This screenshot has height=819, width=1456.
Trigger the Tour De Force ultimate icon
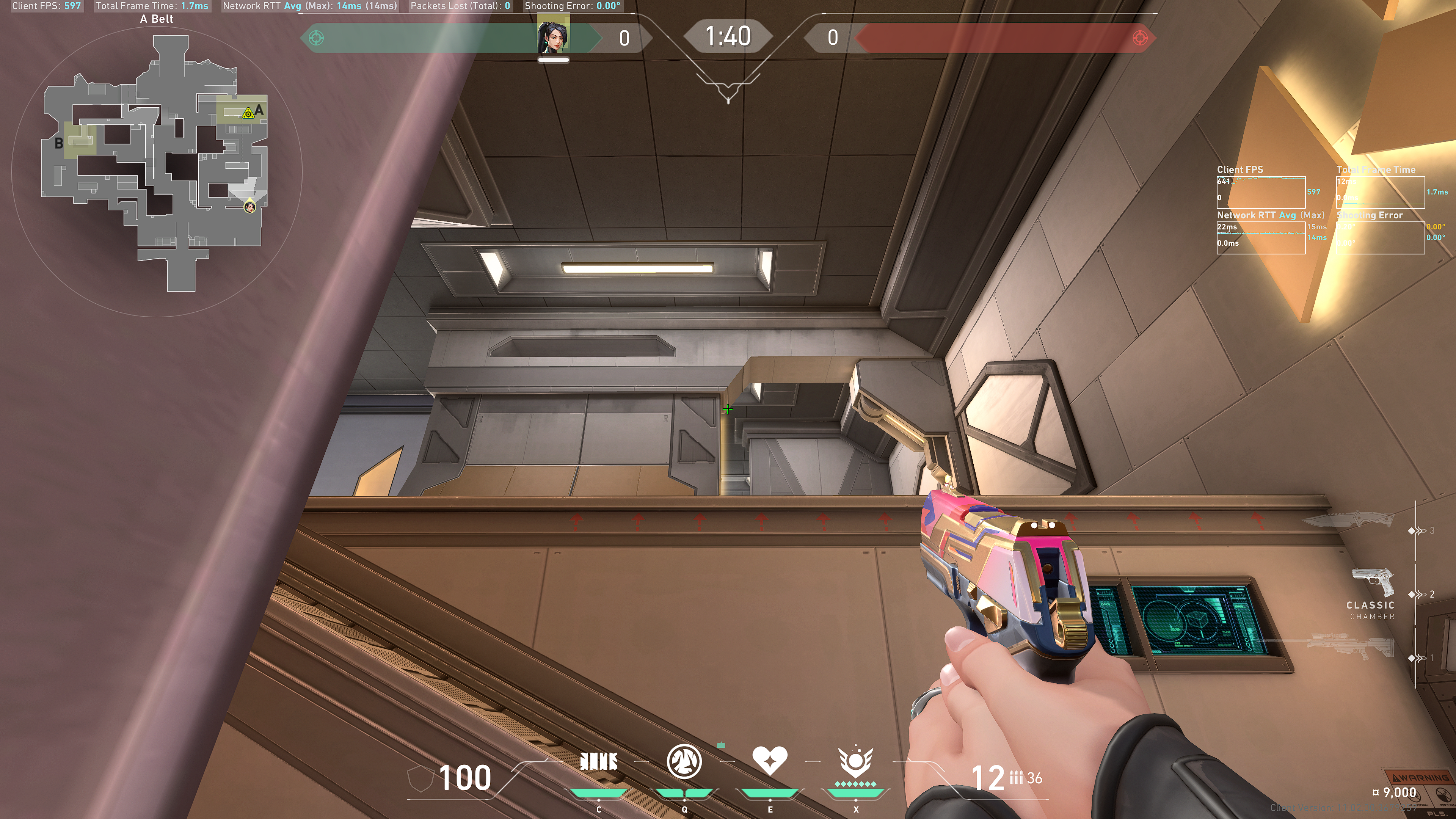pyautogui.click(x=855, y=762)
